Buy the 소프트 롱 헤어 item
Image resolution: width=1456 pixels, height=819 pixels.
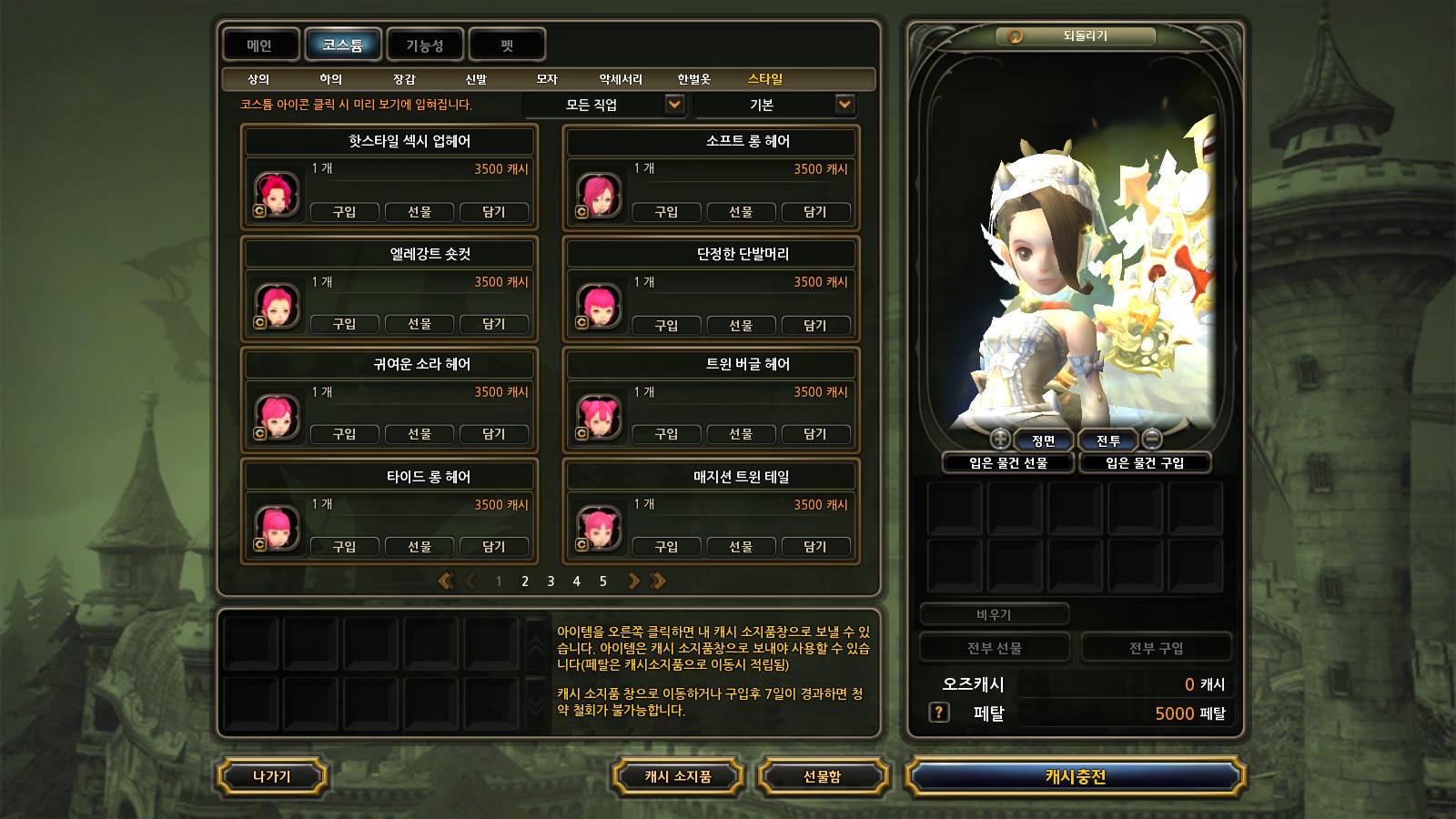point(666,212)
